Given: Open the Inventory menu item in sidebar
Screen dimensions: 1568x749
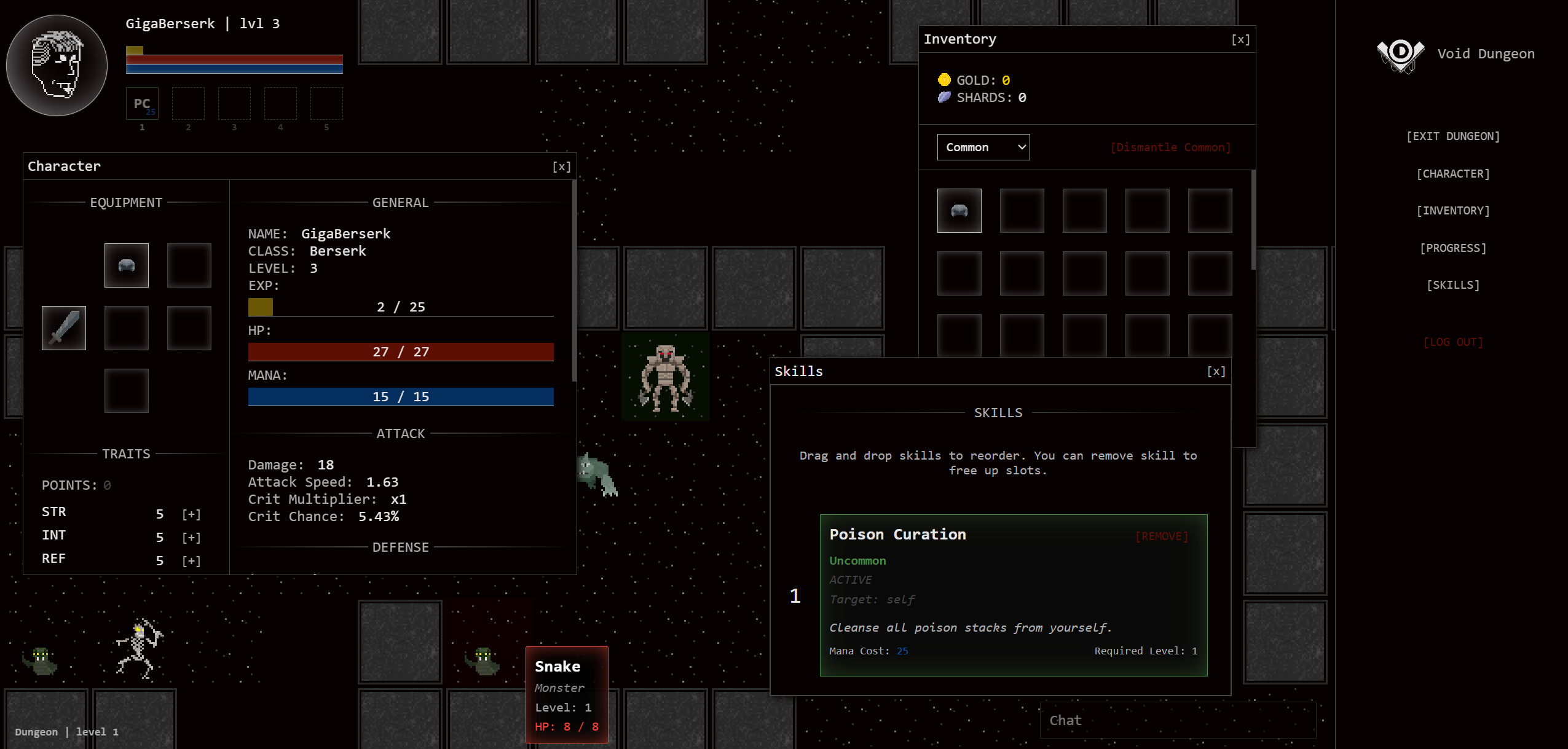Looking at the screenshot, I should click(x=1453, y=210).
